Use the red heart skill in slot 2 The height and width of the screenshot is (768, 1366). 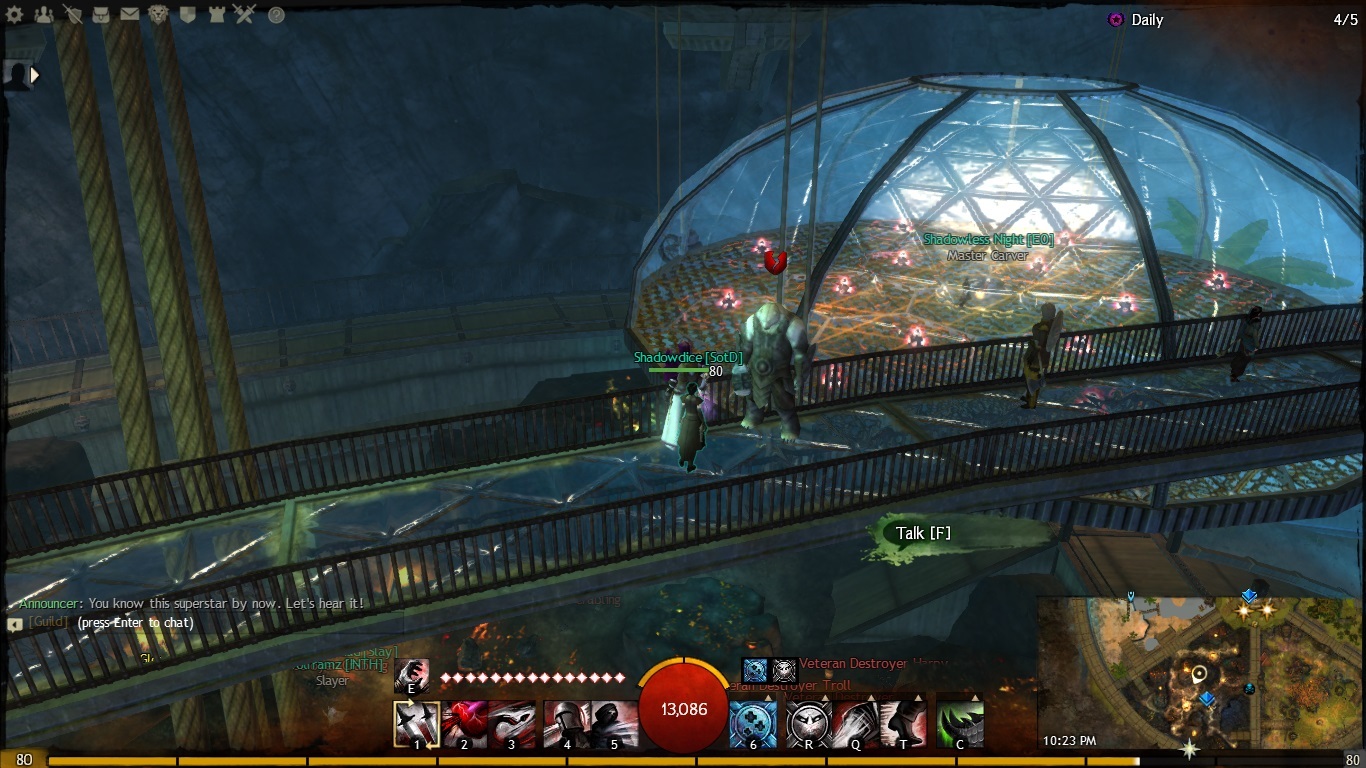(x=464, y=721)
